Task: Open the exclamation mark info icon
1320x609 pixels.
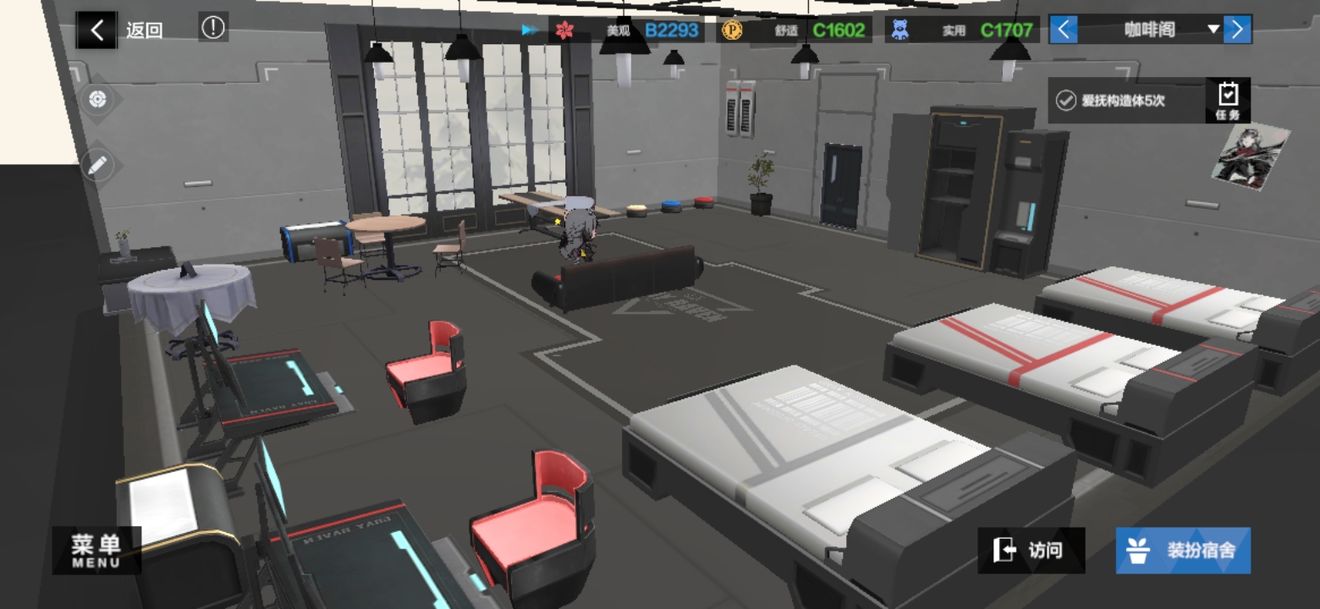Action: point(213,28)
